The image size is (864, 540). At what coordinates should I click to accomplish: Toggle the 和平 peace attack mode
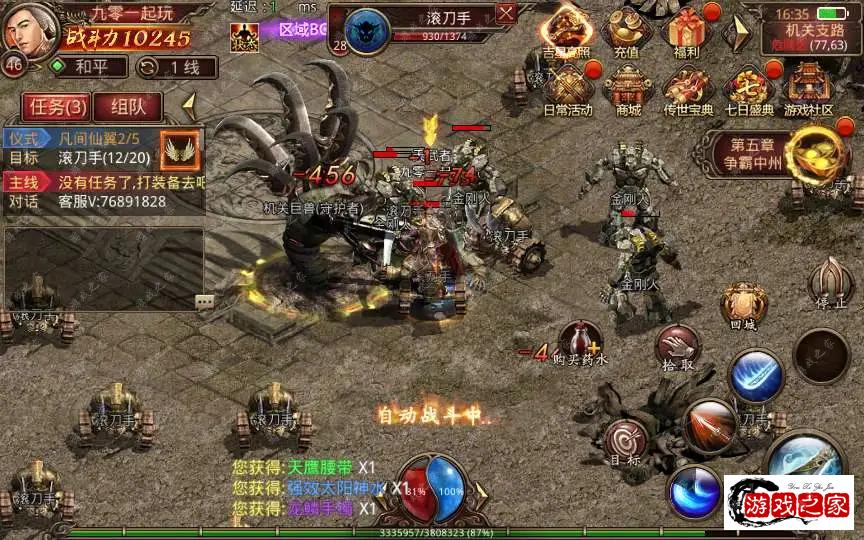(89, 67)
